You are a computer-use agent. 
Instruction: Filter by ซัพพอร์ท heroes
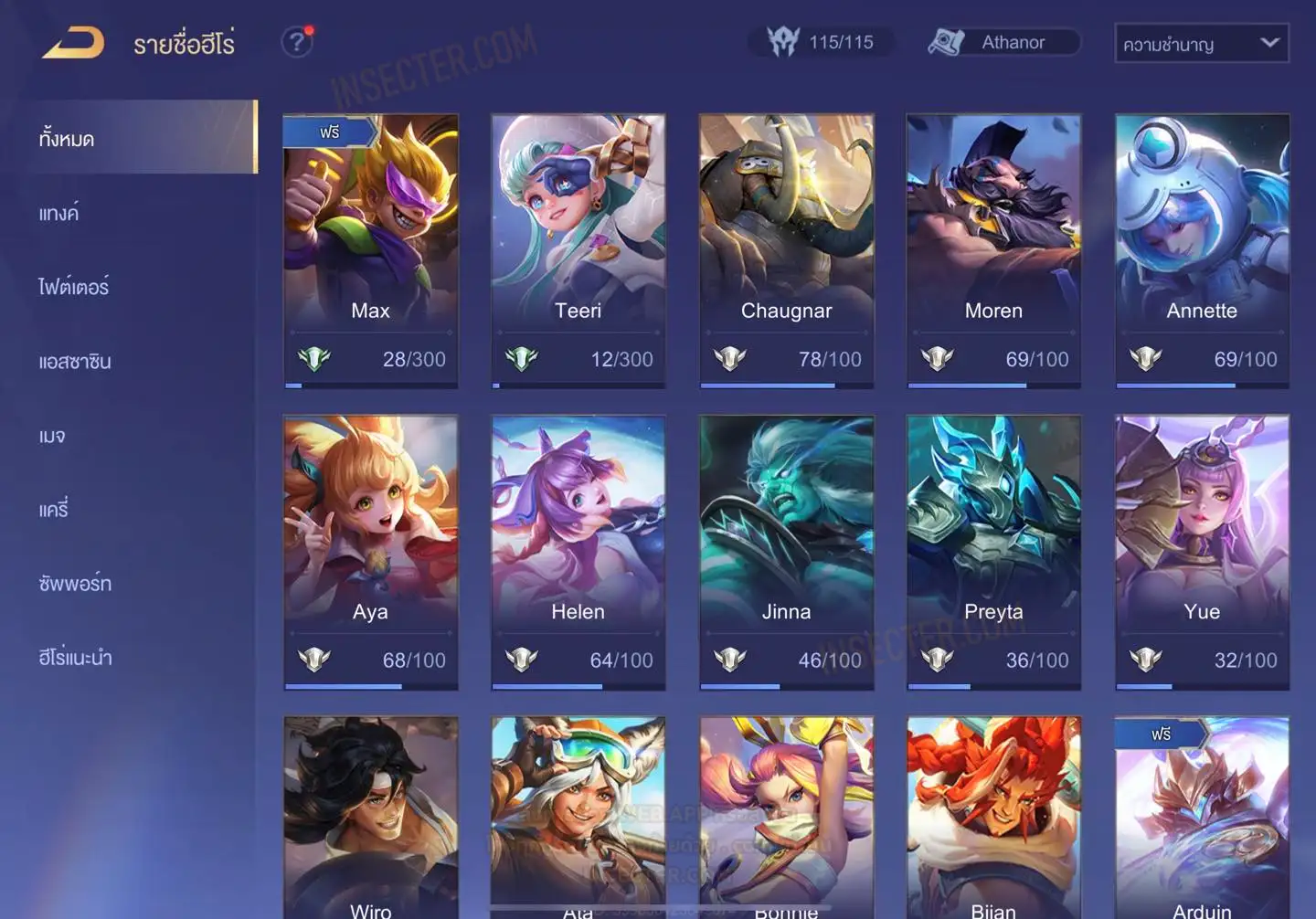tap(75, 584)
